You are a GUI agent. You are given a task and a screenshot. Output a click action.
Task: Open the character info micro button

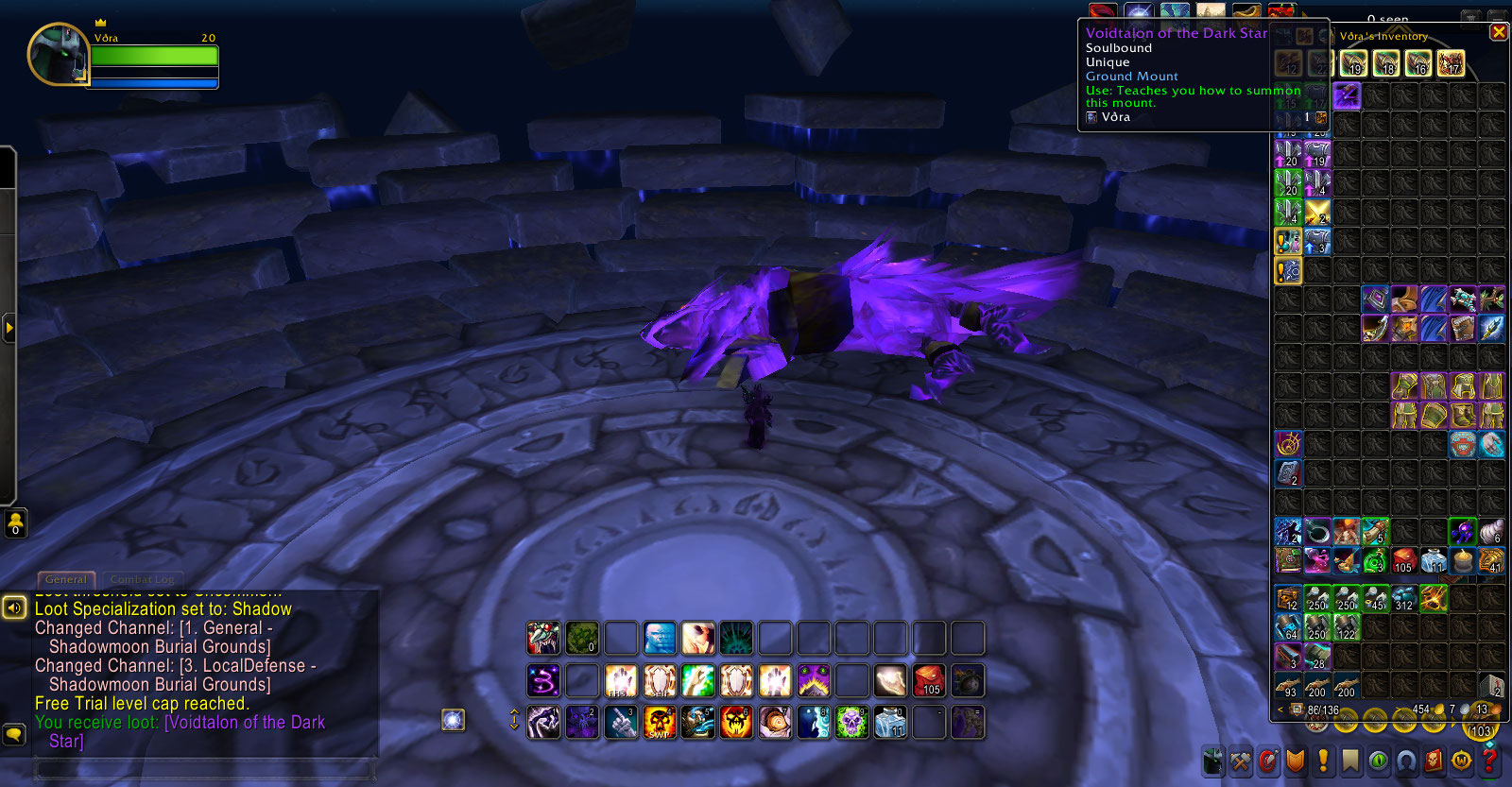tap(1213, 761)
